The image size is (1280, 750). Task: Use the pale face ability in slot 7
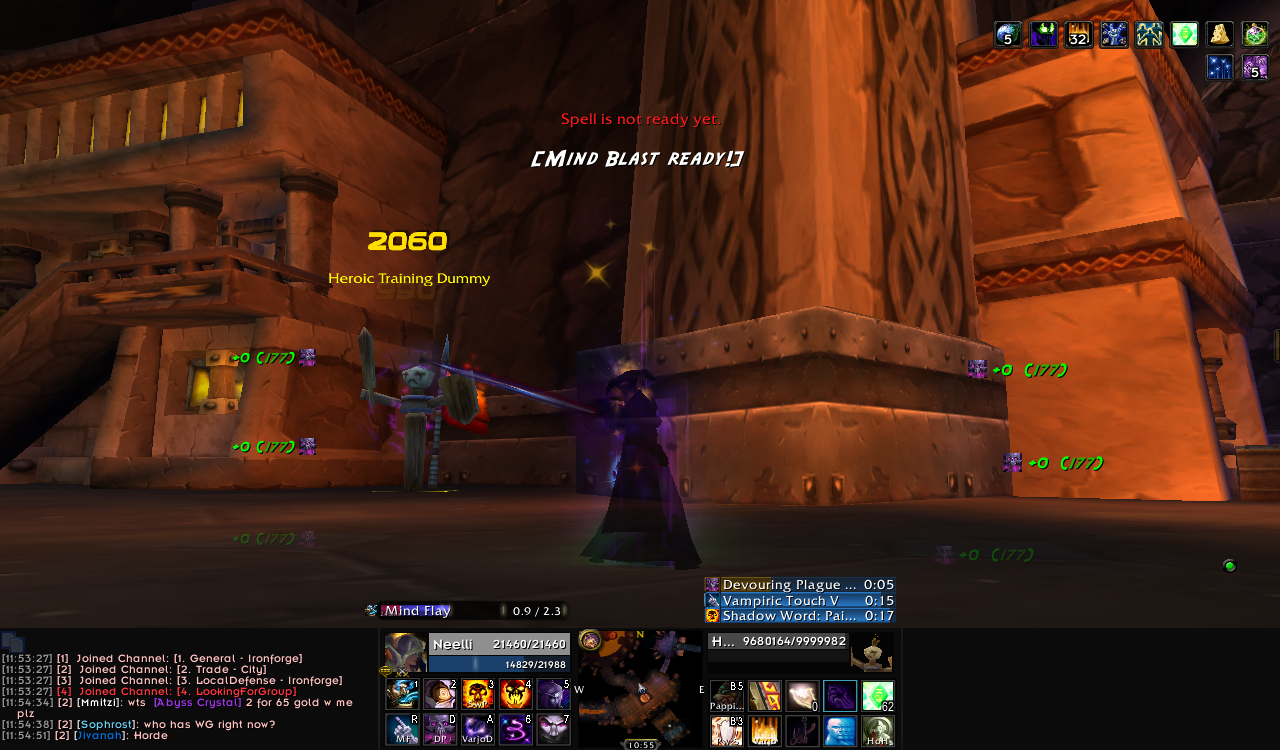point(554,729)
